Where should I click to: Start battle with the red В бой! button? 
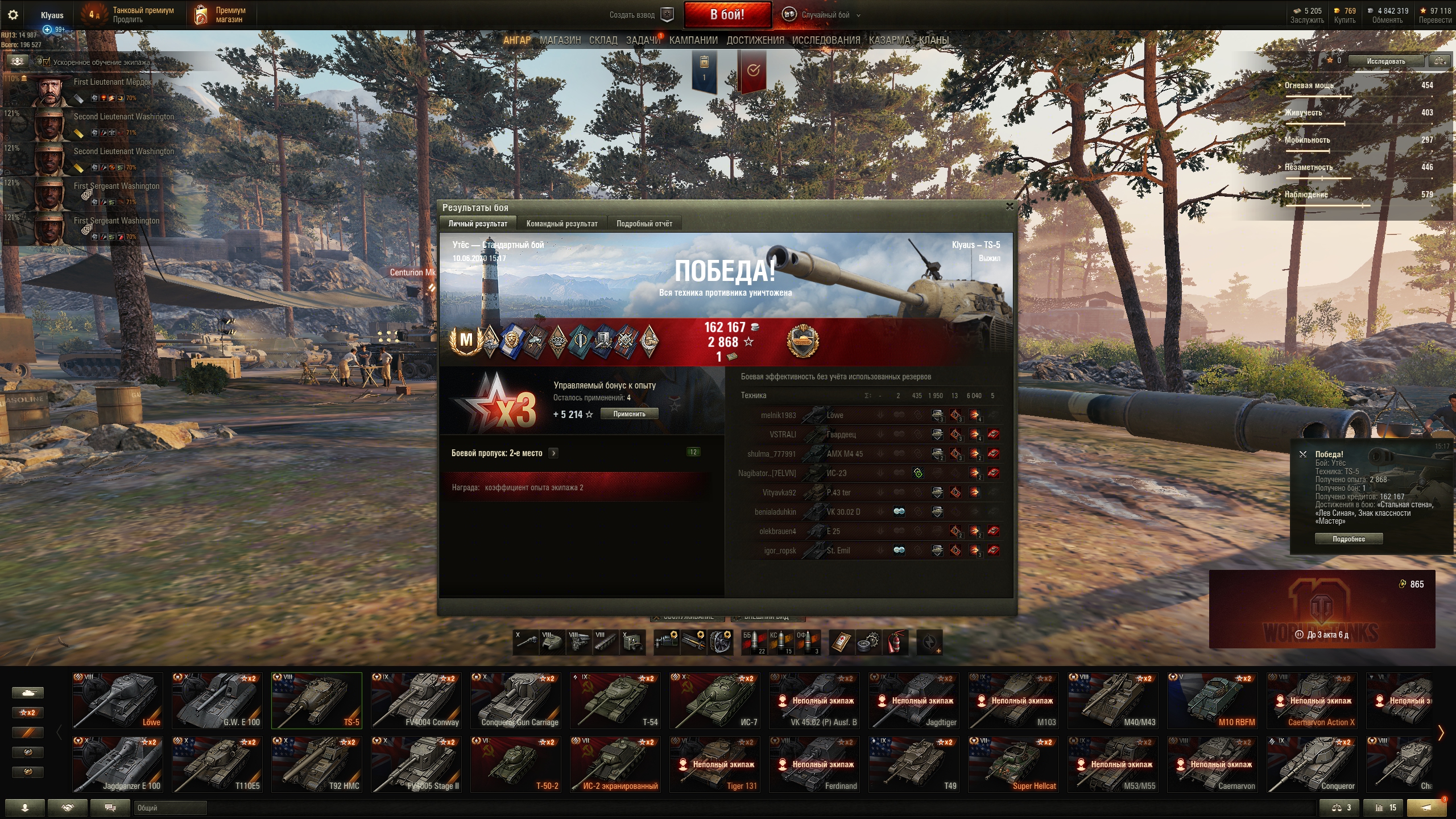point(727,15)
